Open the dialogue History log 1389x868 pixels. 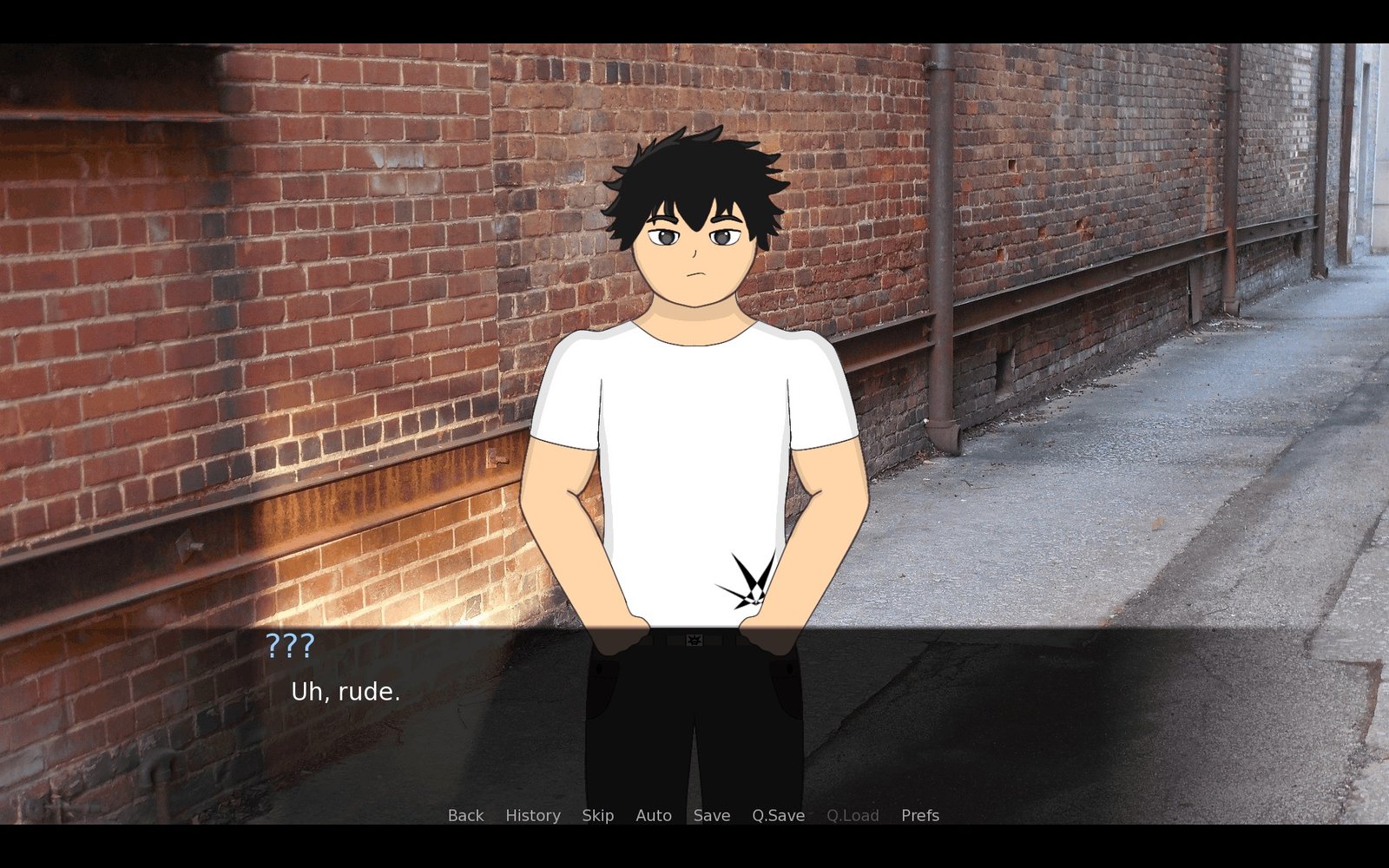point(532,815)
